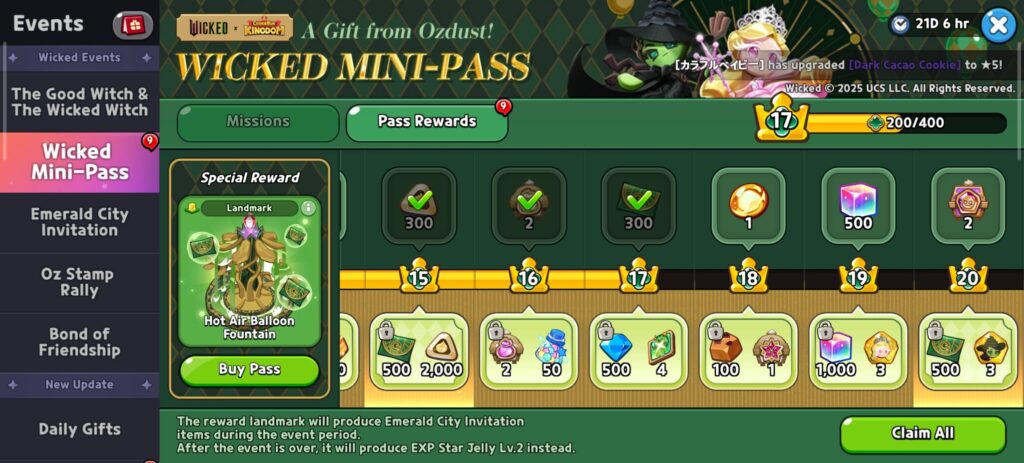Show info for the Hot Air Balloon Fountain landmark
Viewport: 1024px width, 463px height.
coord(308,208)
